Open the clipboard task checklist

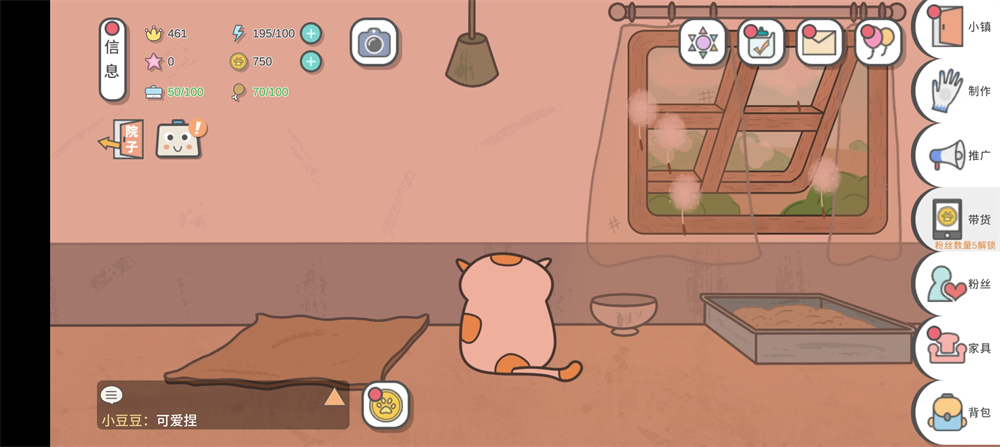761,43
